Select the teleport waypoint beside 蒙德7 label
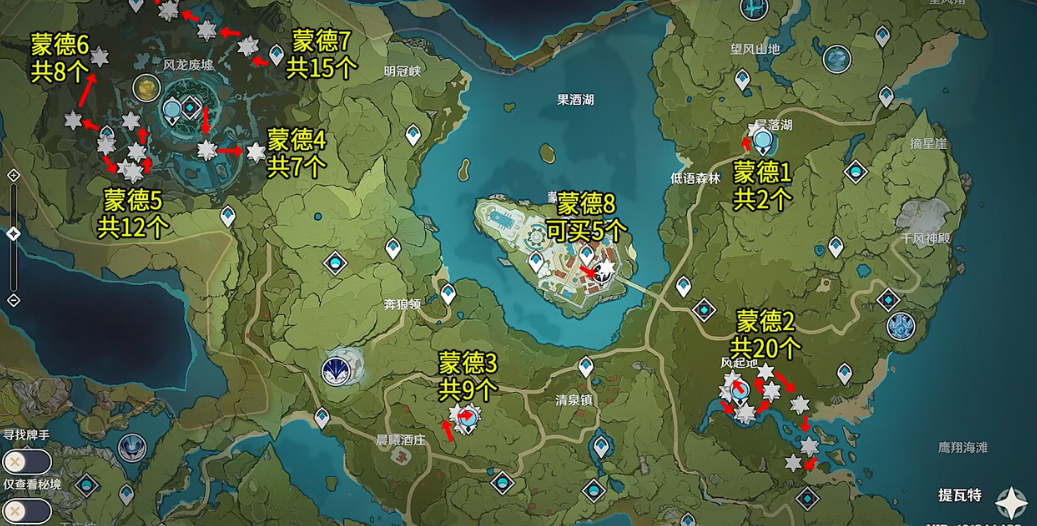 coord(277,56)
